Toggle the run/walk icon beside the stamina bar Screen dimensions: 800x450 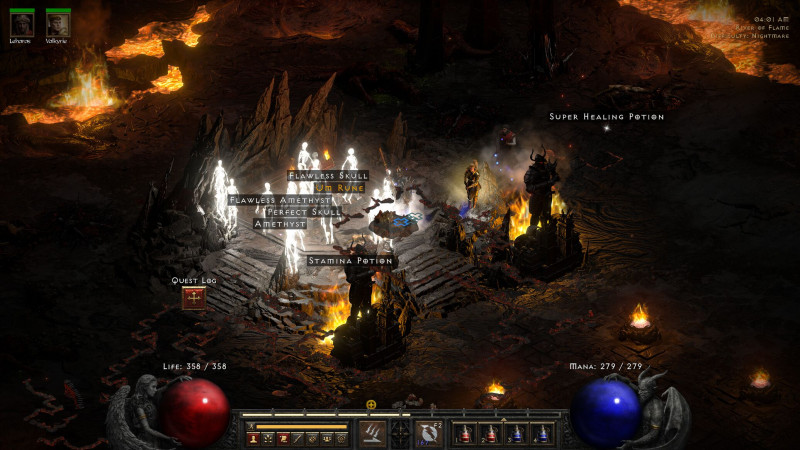pyautogui.click(x=251, y=426)
